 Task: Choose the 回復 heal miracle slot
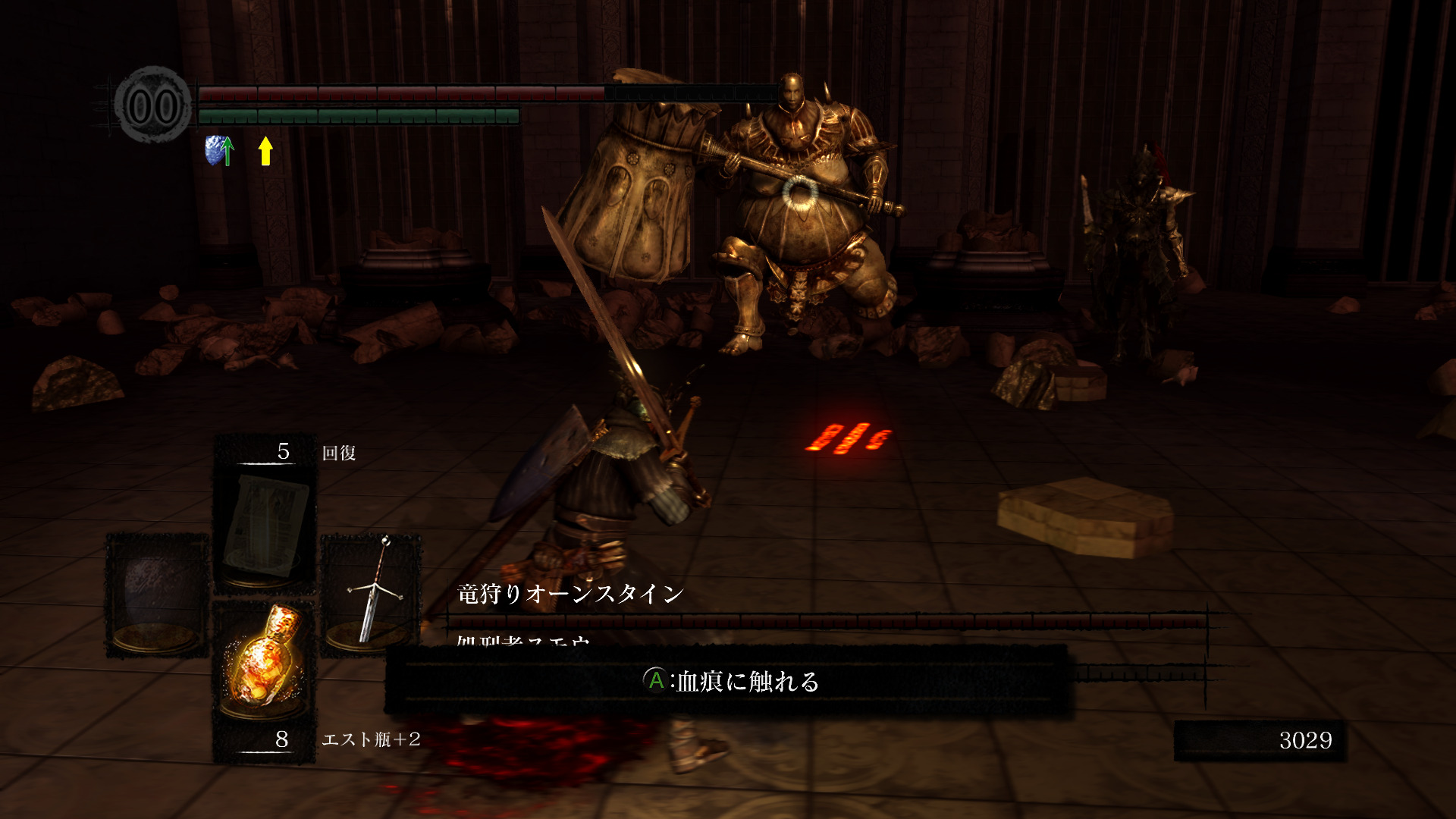pos(265,523)
